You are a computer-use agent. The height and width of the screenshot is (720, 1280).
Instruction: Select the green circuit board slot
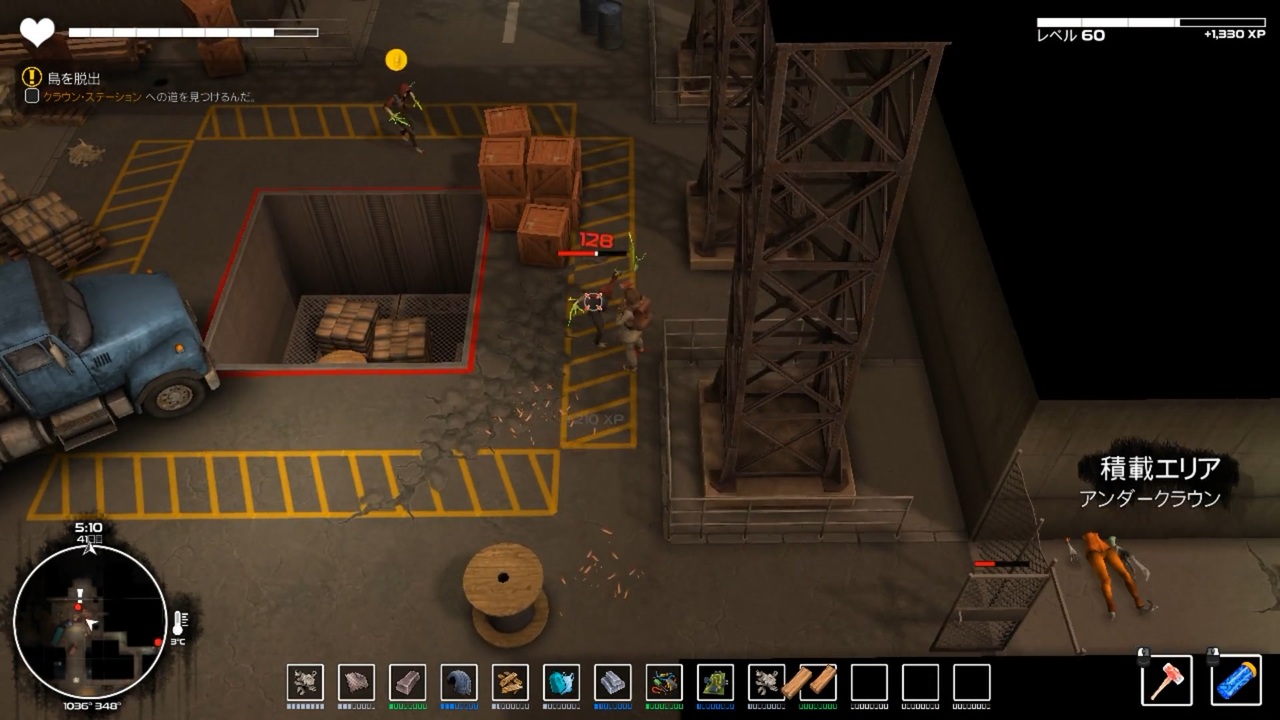pyautogui.click(x=715, y=682)
